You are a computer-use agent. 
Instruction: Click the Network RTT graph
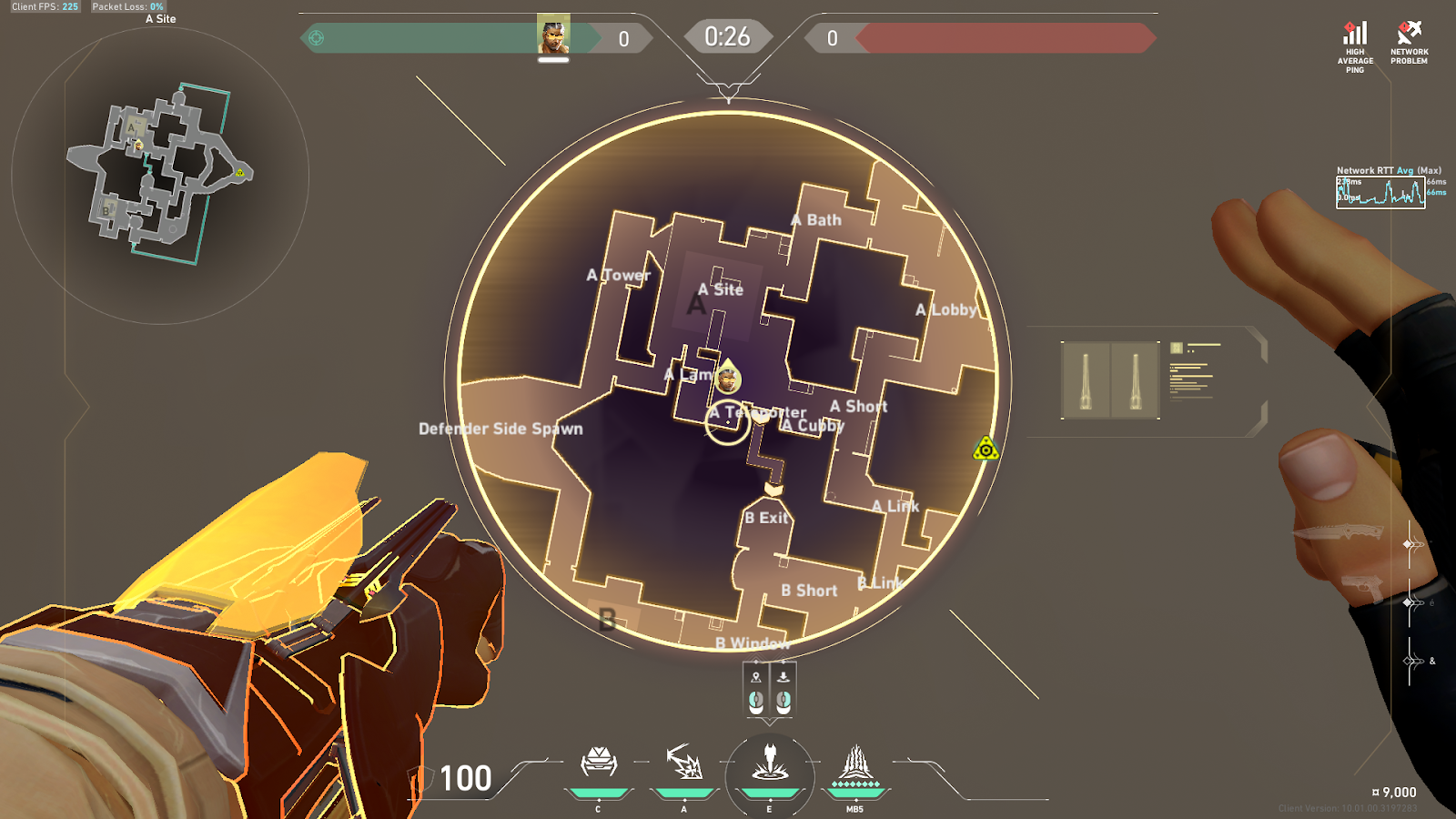(1380, 192)
